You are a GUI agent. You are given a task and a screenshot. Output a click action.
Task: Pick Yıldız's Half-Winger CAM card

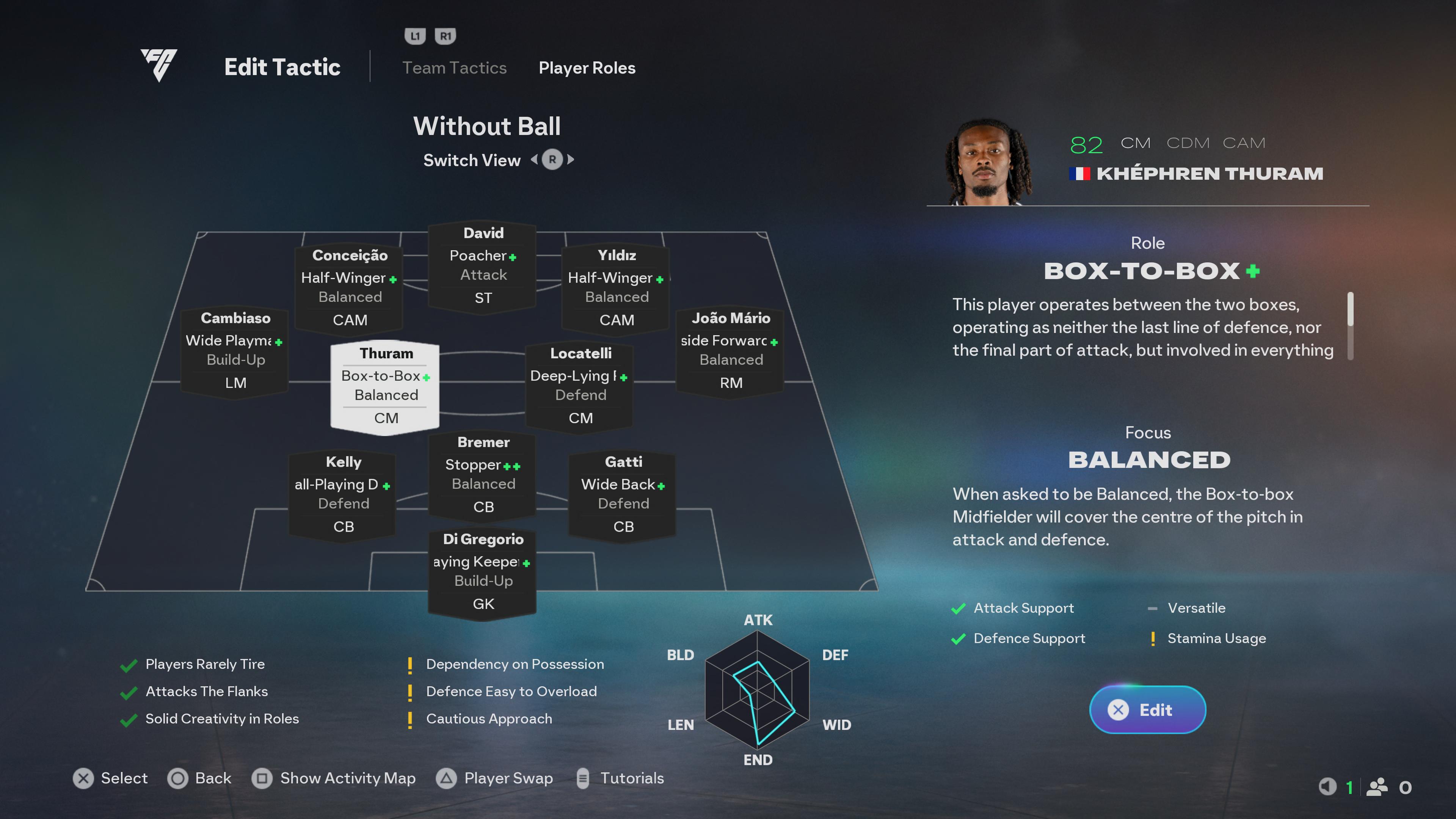pos(616,288)
